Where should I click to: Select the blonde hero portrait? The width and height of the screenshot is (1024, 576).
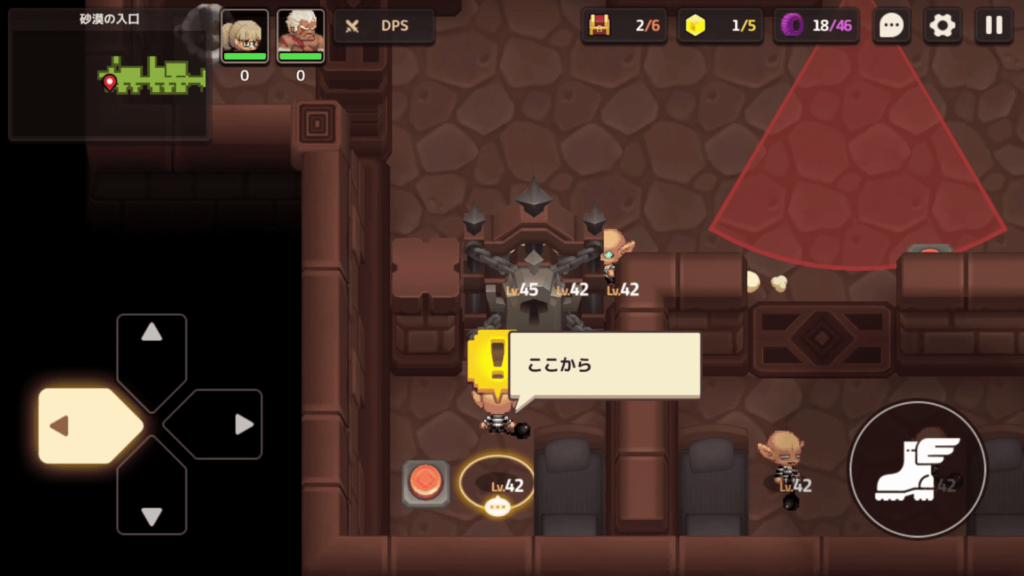pyautogui.click(x=244, y=37)
